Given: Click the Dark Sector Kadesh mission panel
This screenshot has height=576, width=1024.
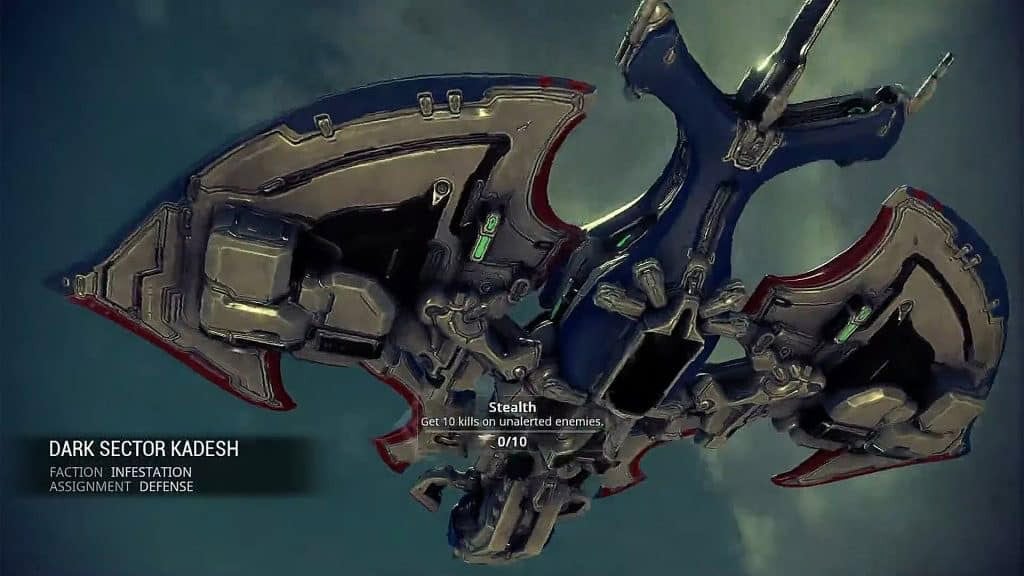Looking at the screenshot, I should [143, 466].
